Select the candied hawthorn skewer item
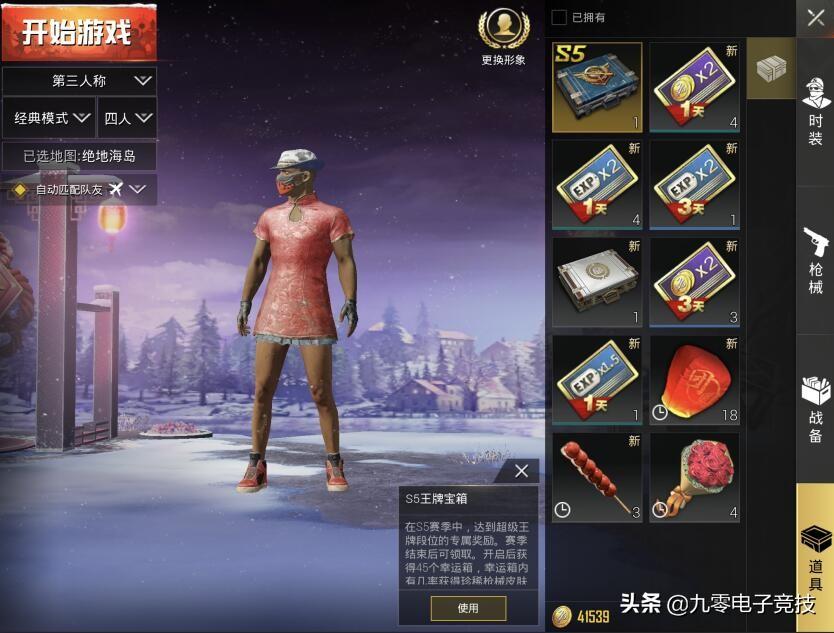Image resolution: width=834 pixels, height=633 pixels. [597, 477]
